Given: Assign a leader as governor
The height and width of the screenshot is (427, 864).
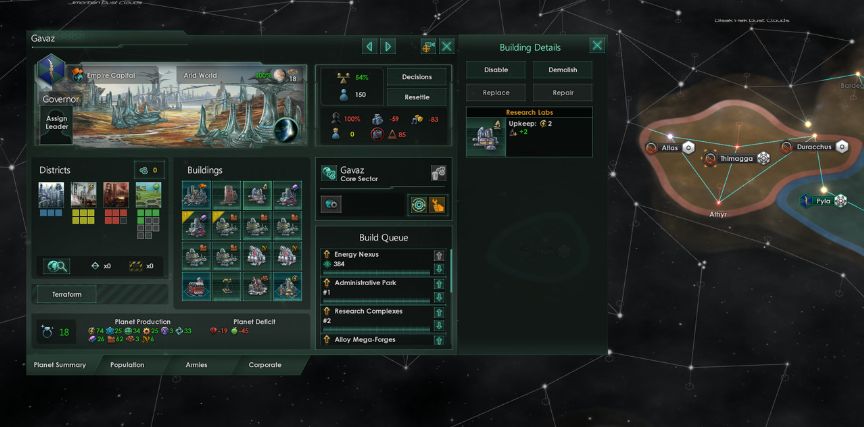Looking at the screenshot, I should pyautogui.click(x=56, y=122).
